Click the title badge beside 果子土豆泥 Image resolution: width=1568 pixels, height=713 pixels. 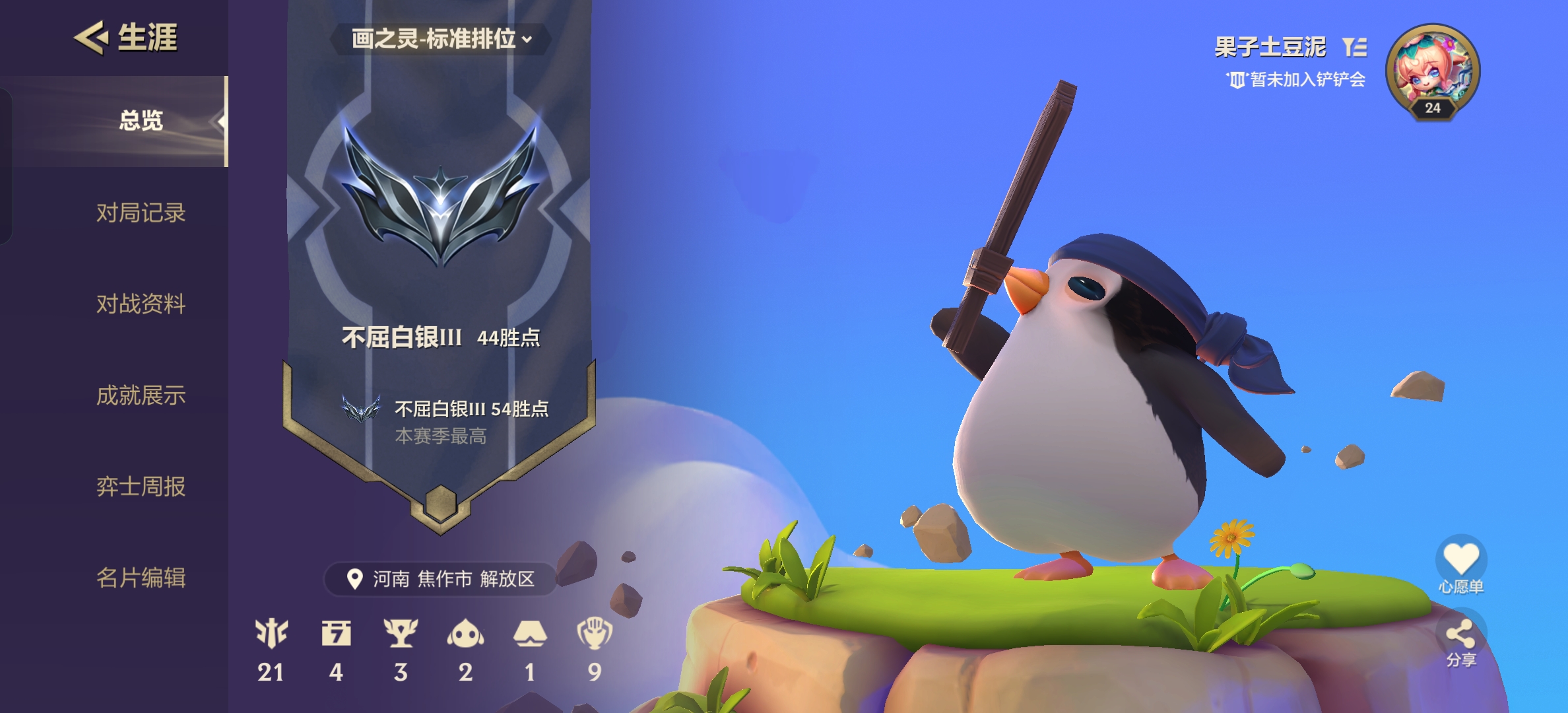(1354, 47)
